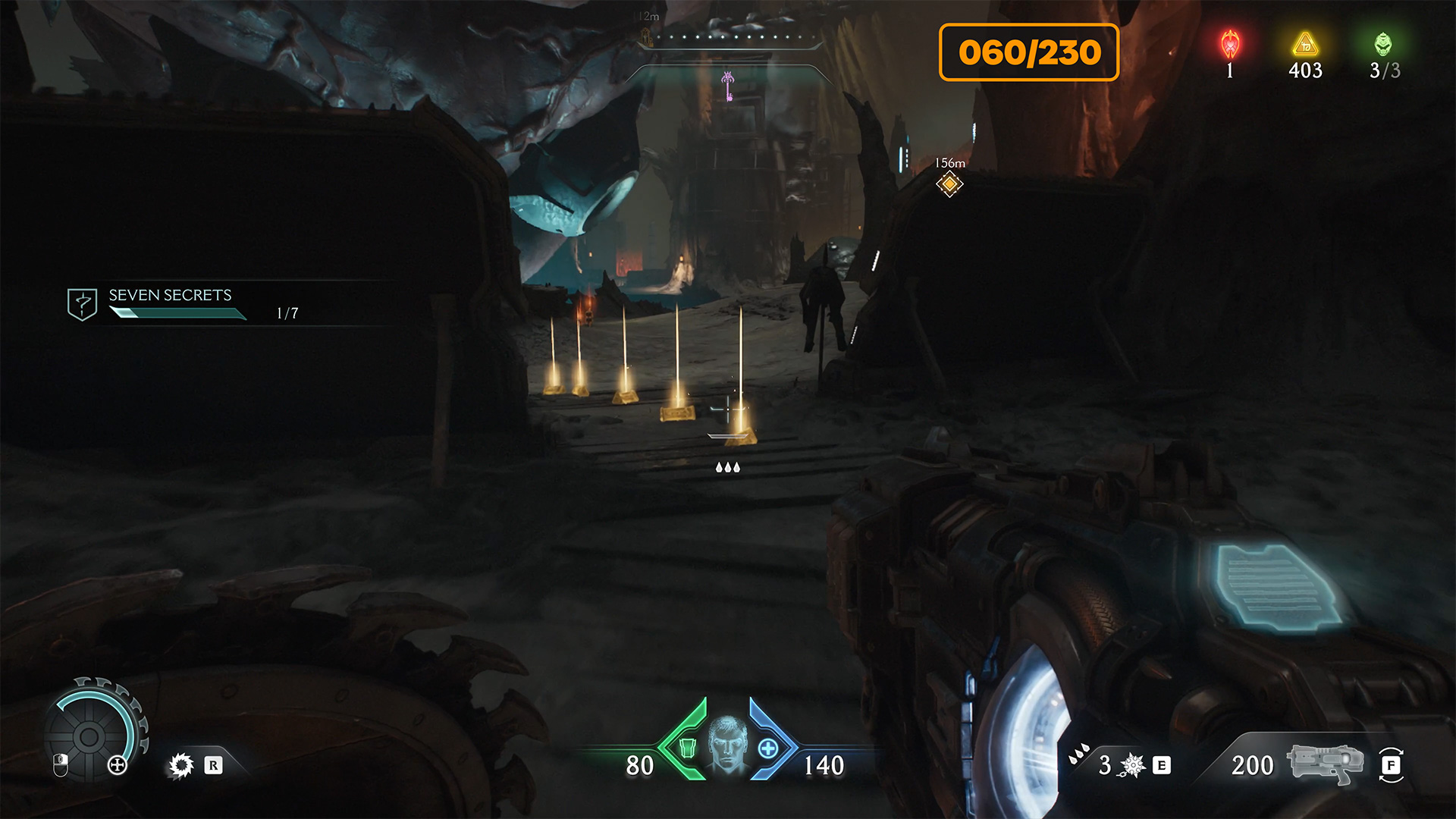
Task: Open the Seven Secrets challenge tracker
Action: [171, 296]
